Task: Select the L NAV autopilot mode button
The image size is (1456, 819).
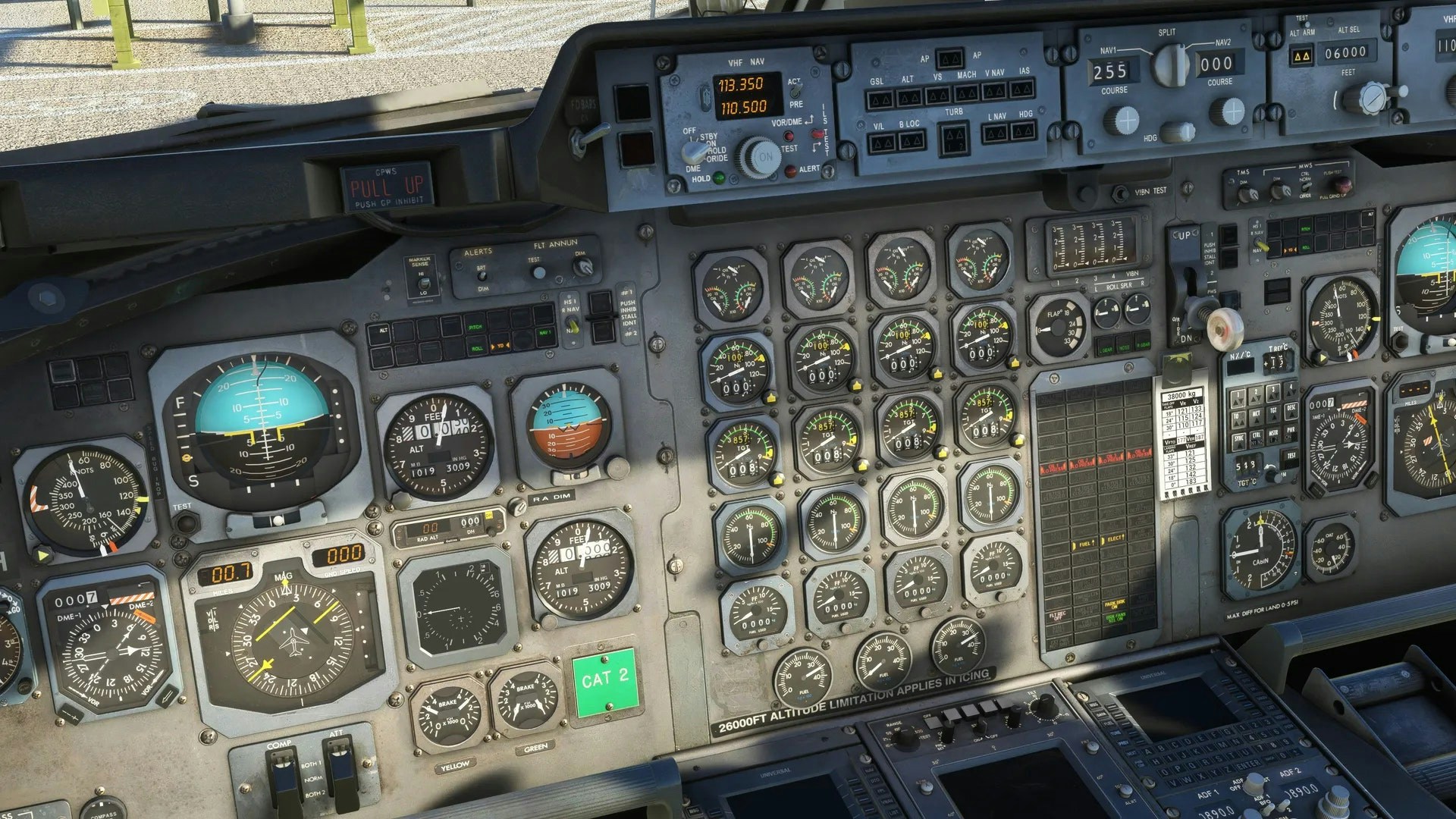Action: click(x=996, y=133)
